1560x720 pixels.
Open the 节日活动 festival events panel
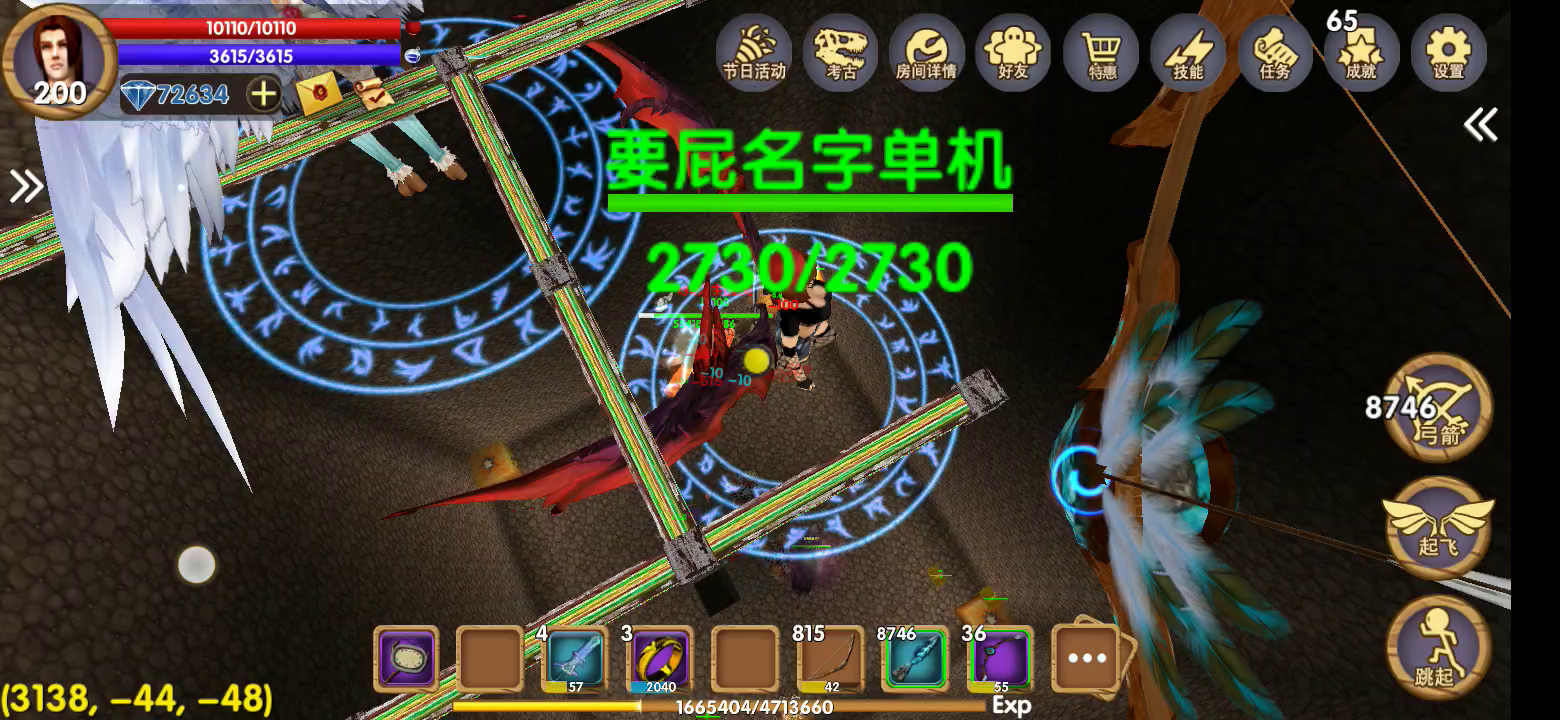coord(753,55)
